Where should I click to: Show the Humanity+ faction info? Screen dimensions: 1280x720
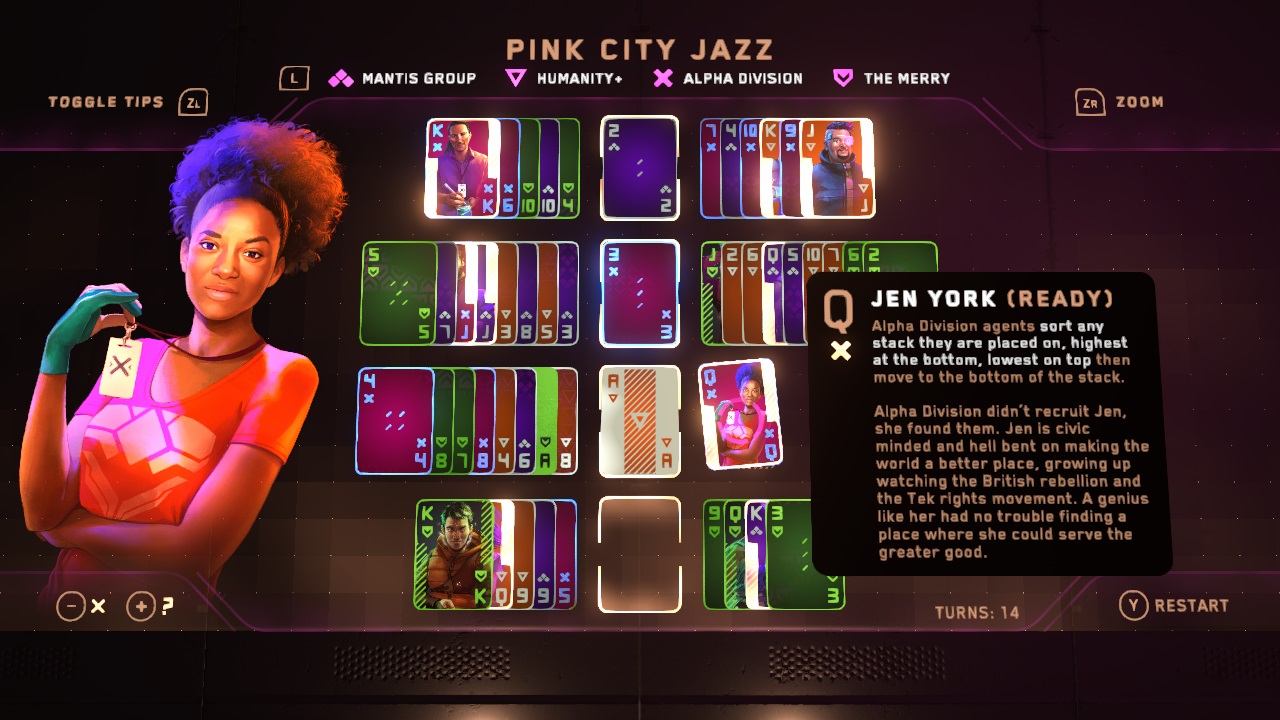click(564, 78)
